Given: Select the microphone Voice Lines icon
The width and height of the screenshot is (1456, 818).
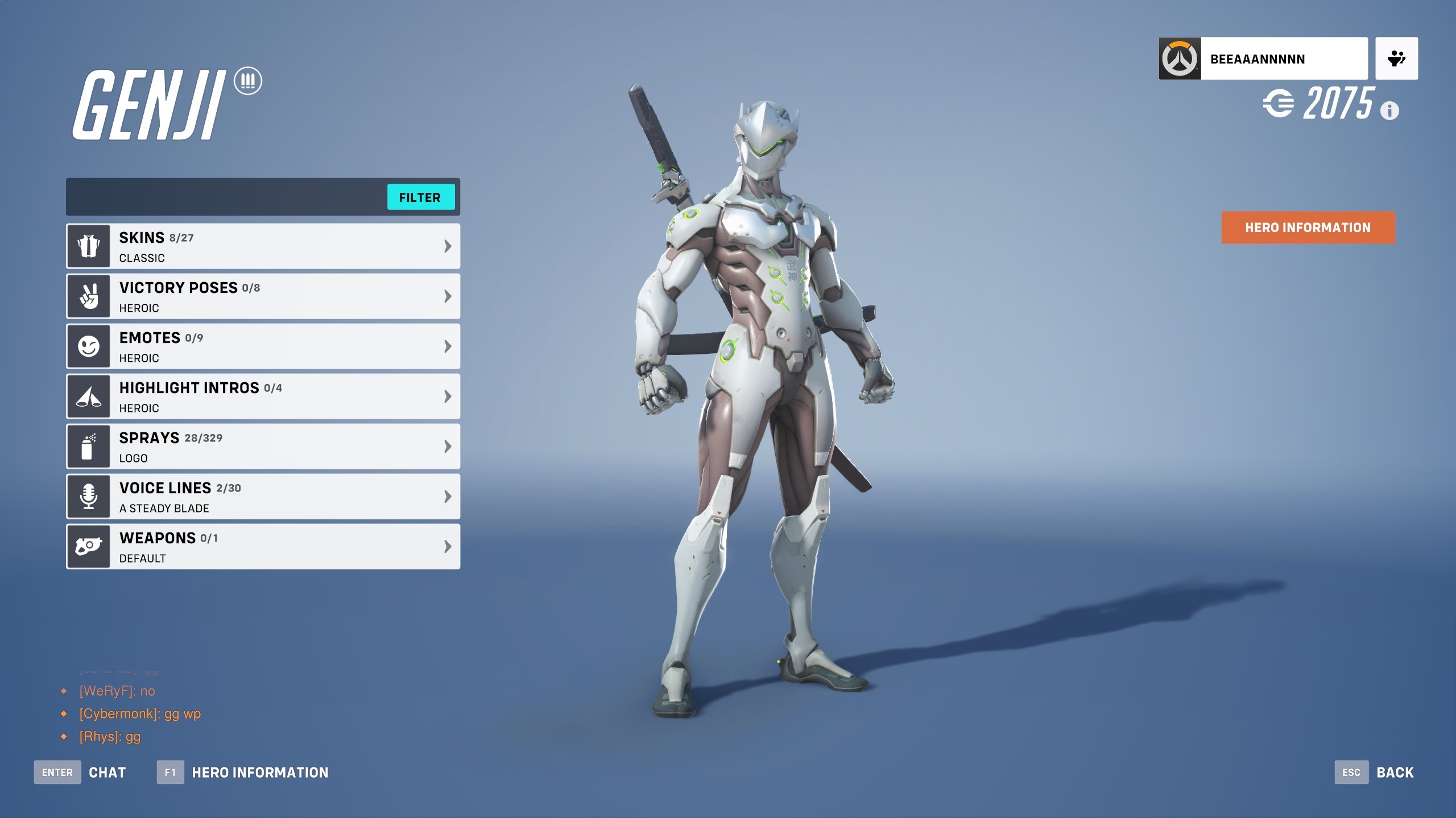Looking at the screenshot, I should click(x=88, y=496).
